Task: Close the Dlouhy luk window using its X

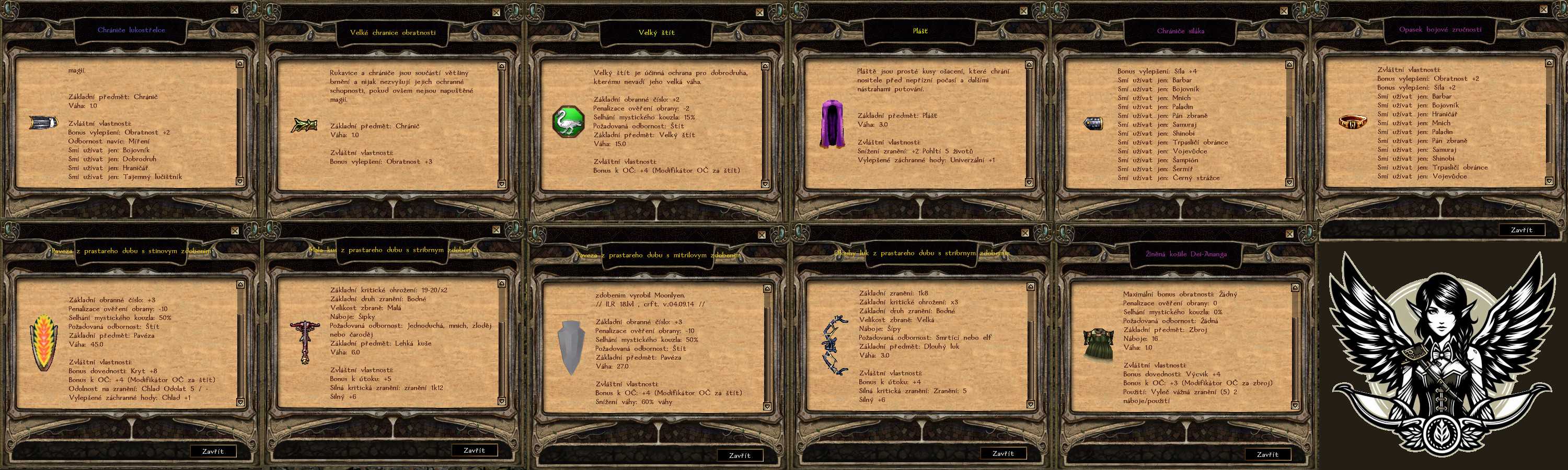Action: 1025,233
